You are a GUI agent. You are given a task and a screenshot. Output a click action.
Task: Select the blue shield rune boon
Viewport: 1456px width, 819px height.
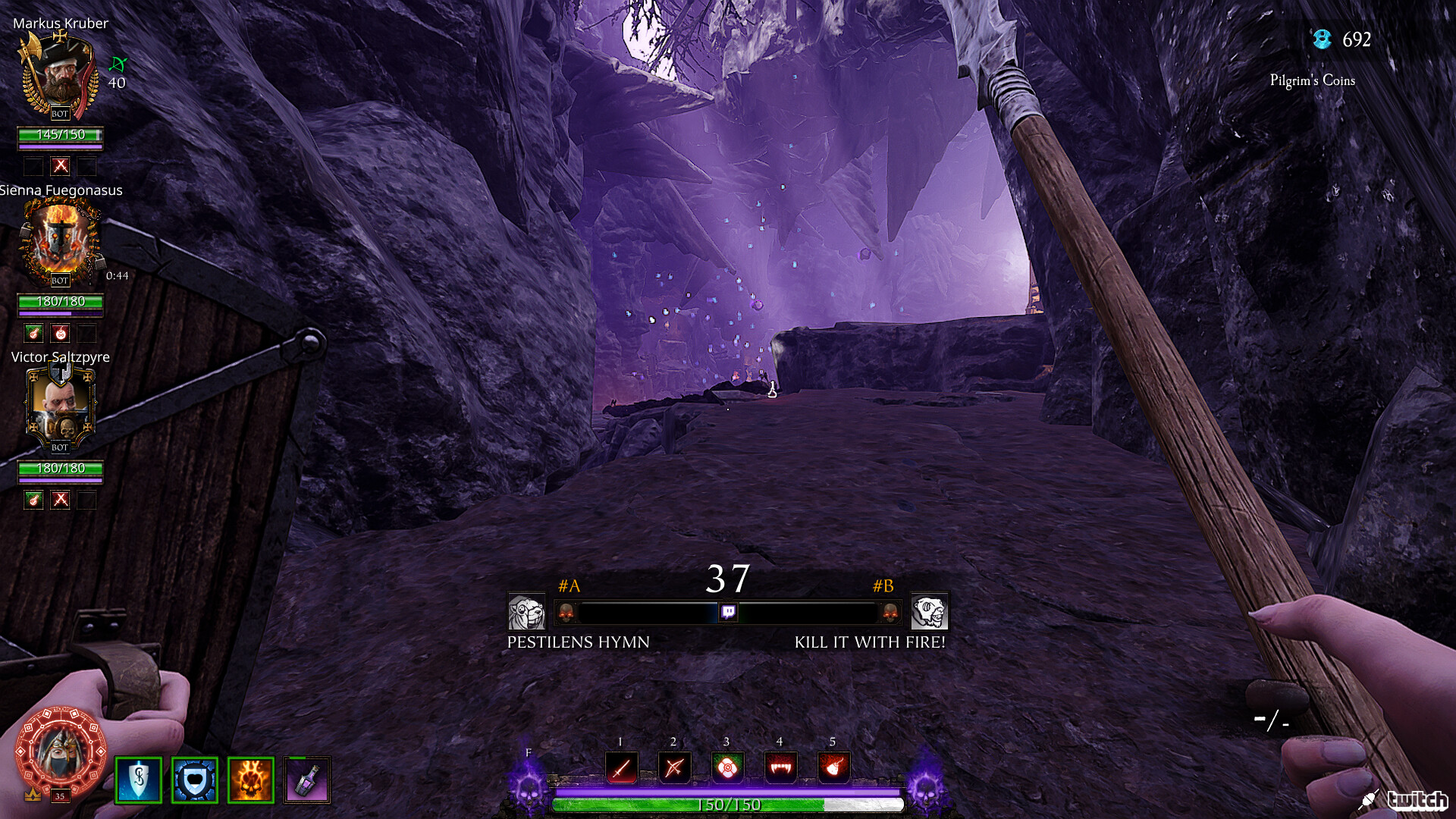[x=139, y=780]
